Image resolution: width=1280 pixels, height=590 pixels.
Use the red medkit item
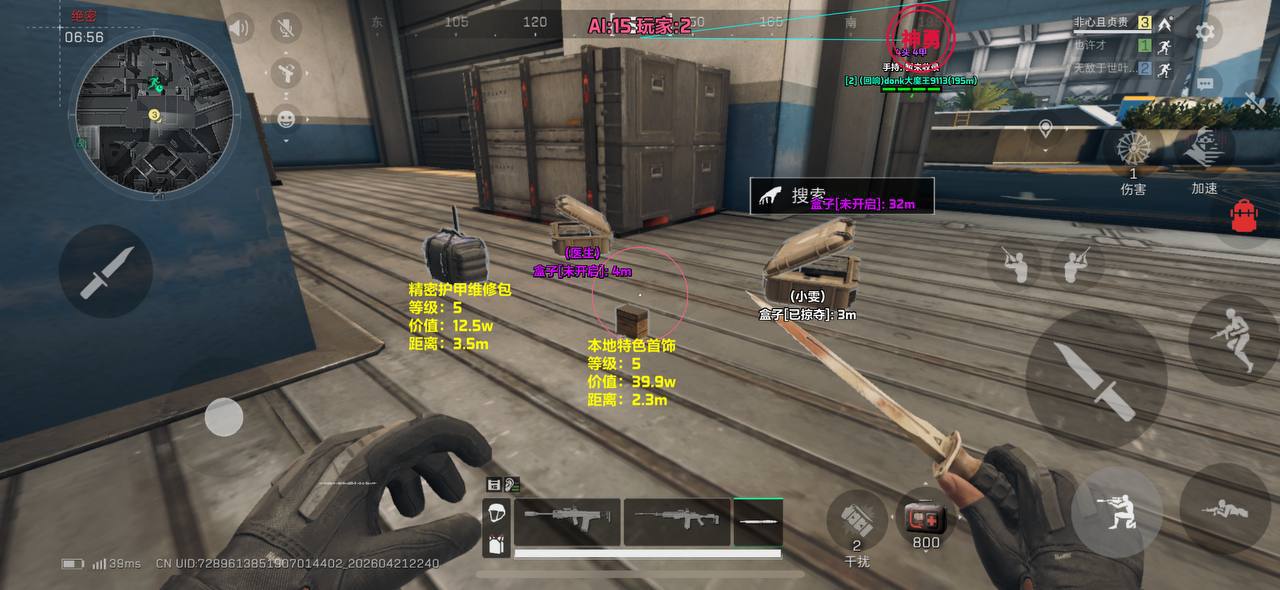[925, 517]
